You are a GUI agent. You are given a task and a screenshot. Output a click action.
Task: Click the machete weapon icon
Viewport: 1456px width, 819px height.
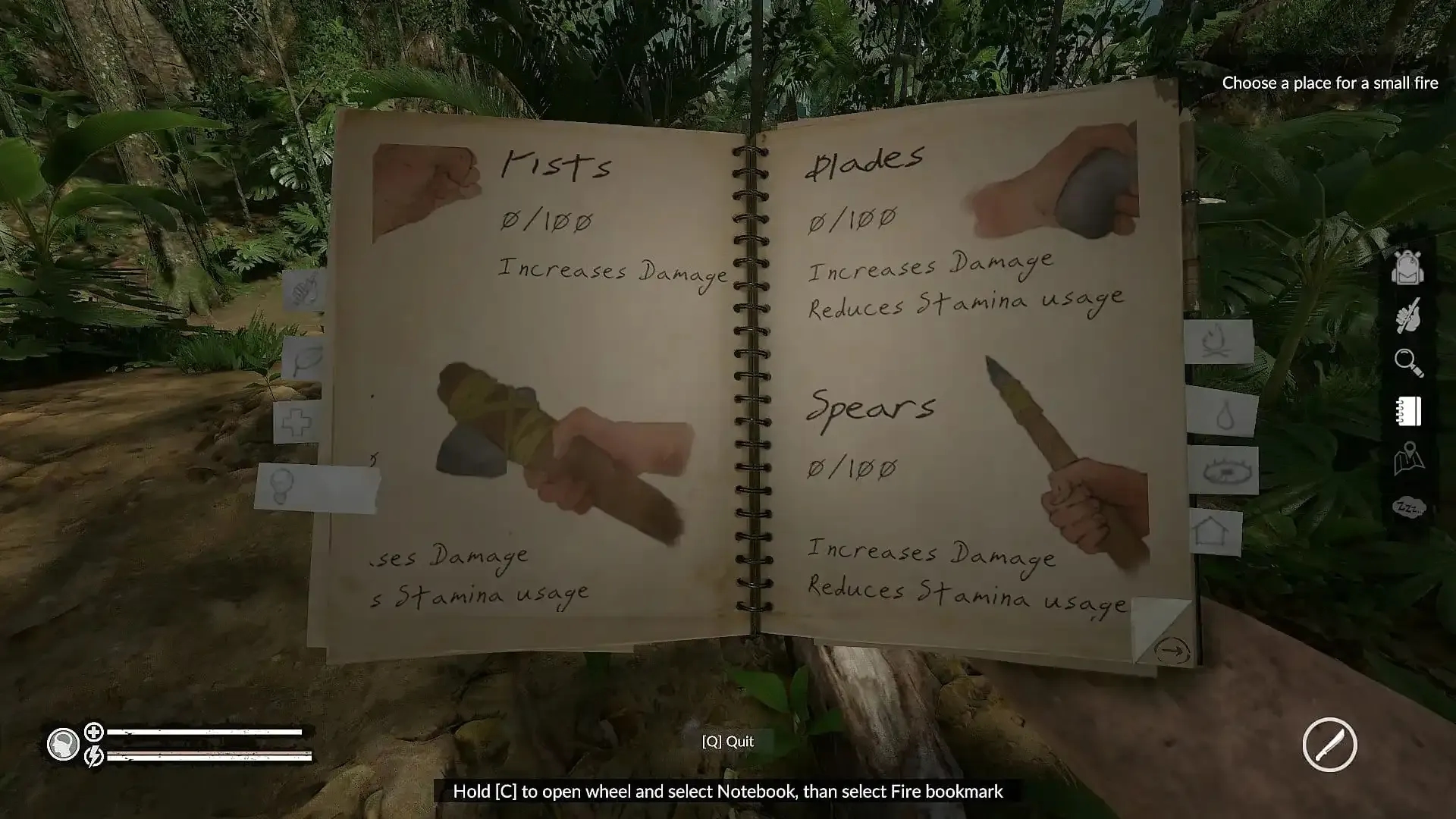[x=1329, y=744]
